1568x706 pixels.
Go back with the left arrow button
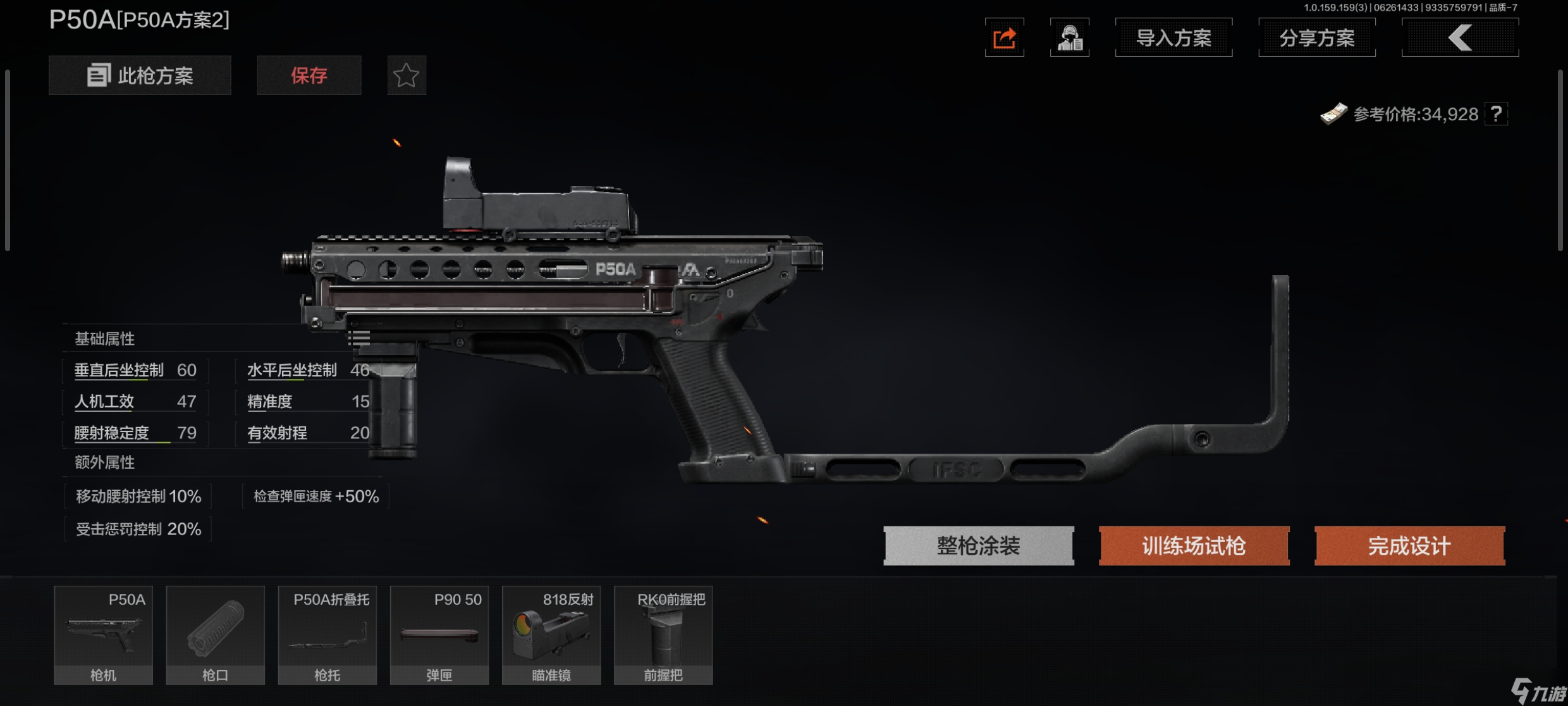[x=1460, y=37]
